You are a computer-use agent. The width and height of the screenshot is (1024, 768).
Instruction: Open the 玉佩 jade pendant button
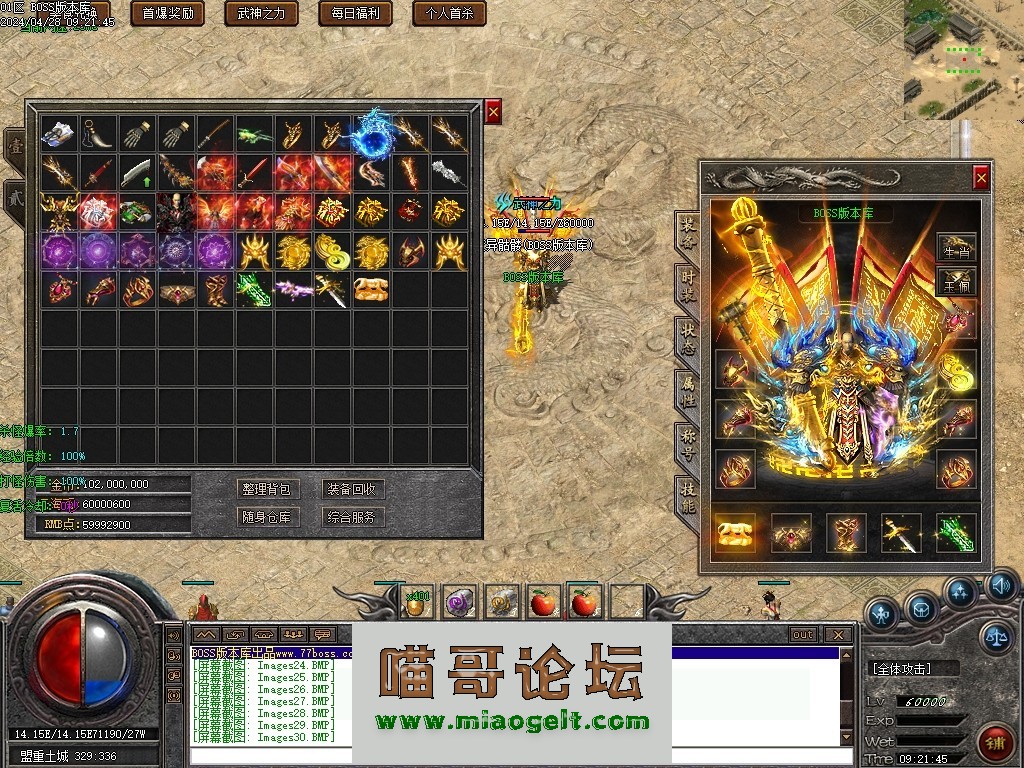point(956,285)
